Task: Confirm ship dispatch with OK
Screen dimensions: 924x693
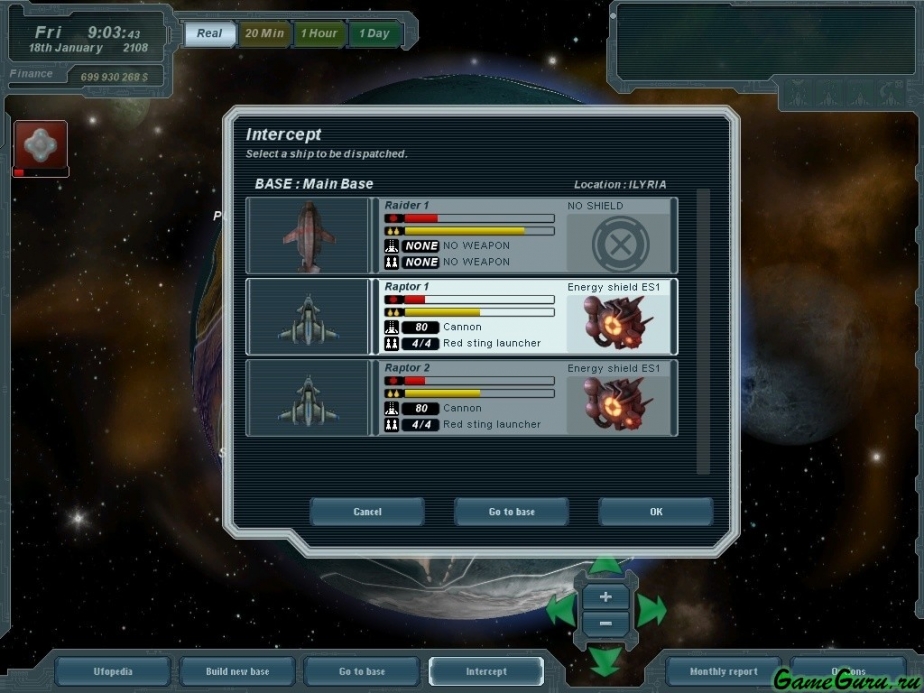Action: [x=655, y=512]
